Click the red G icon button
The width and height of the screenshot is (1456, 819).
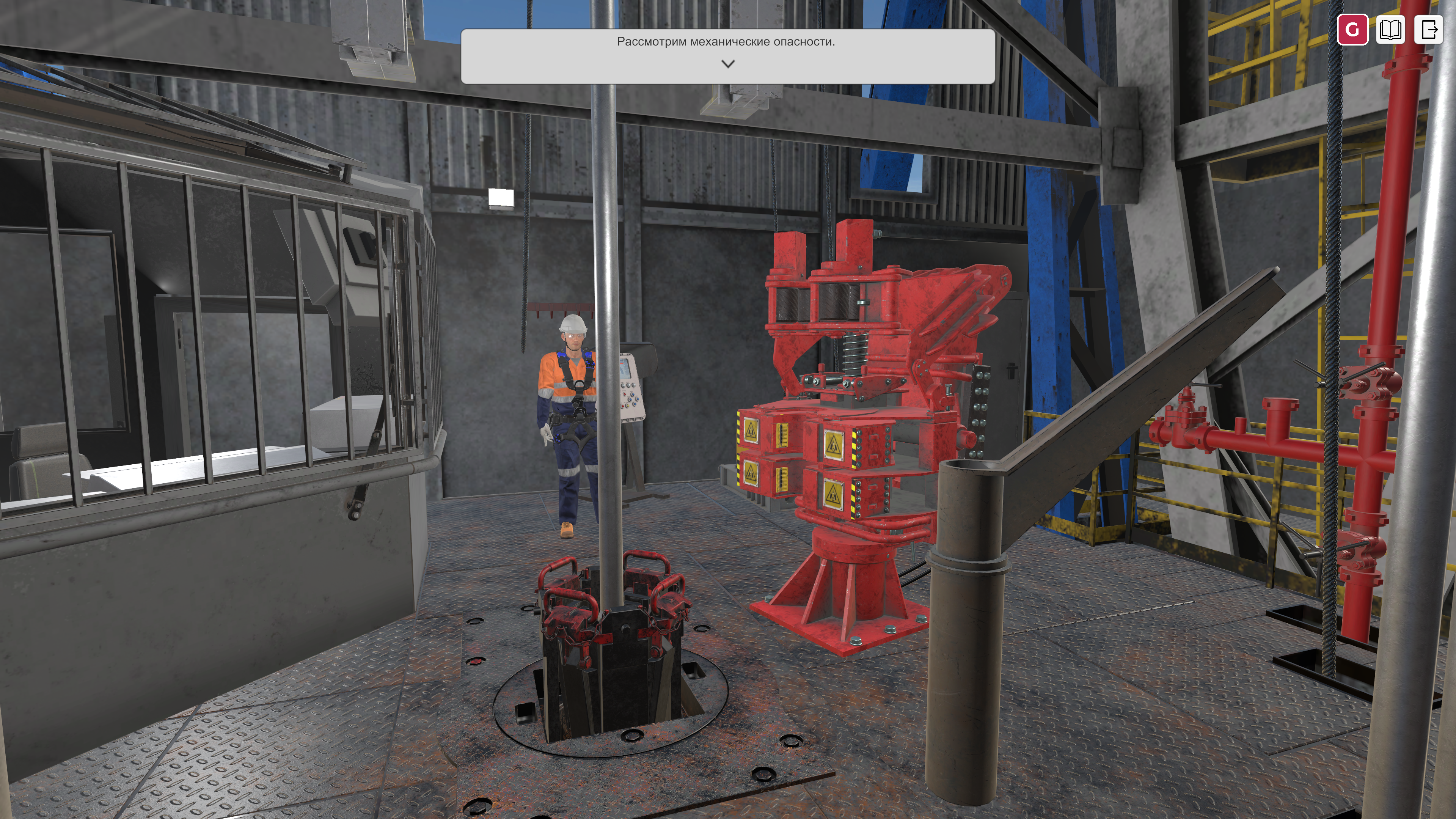pos(1352,29)
